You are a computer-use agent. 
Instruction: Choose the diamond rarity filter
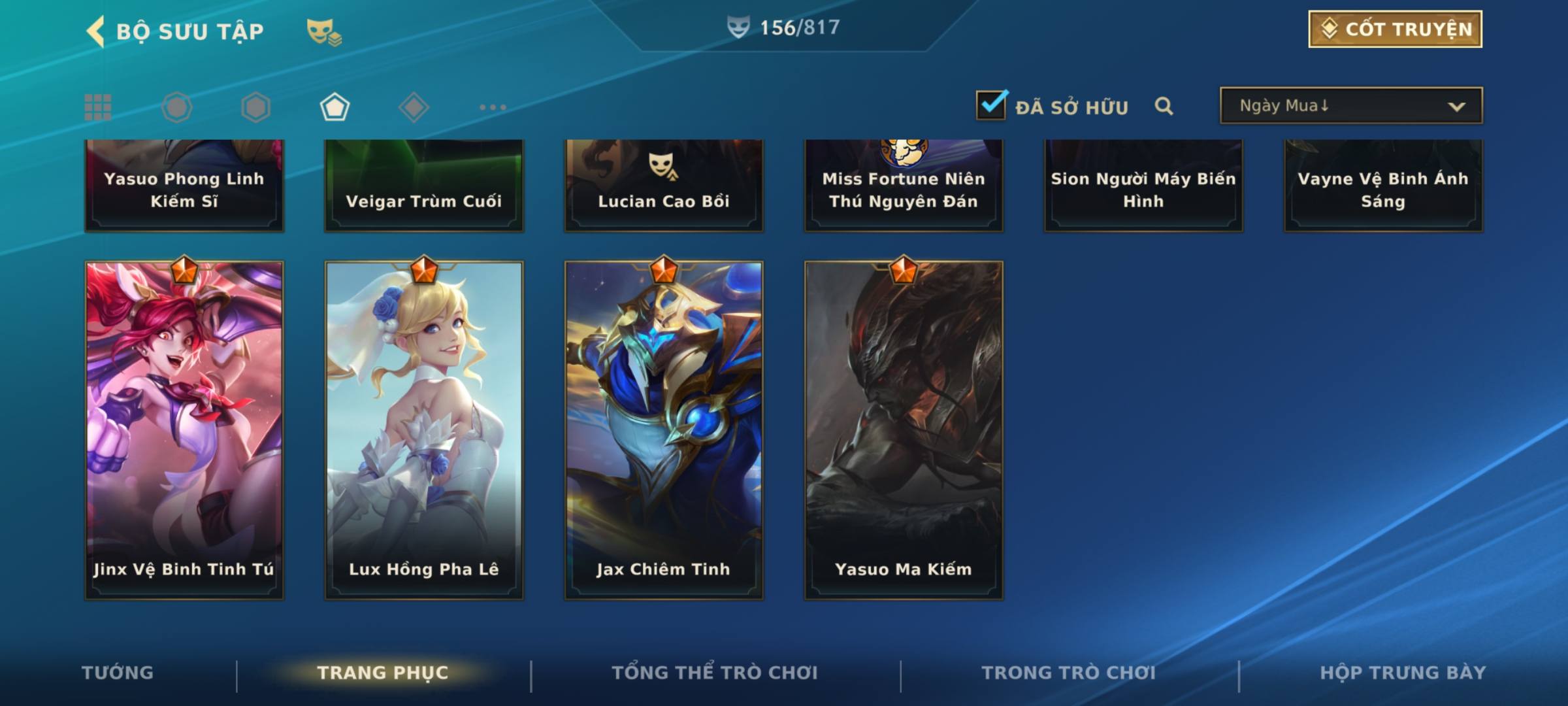pyautogui.click(x=414, y=107)
